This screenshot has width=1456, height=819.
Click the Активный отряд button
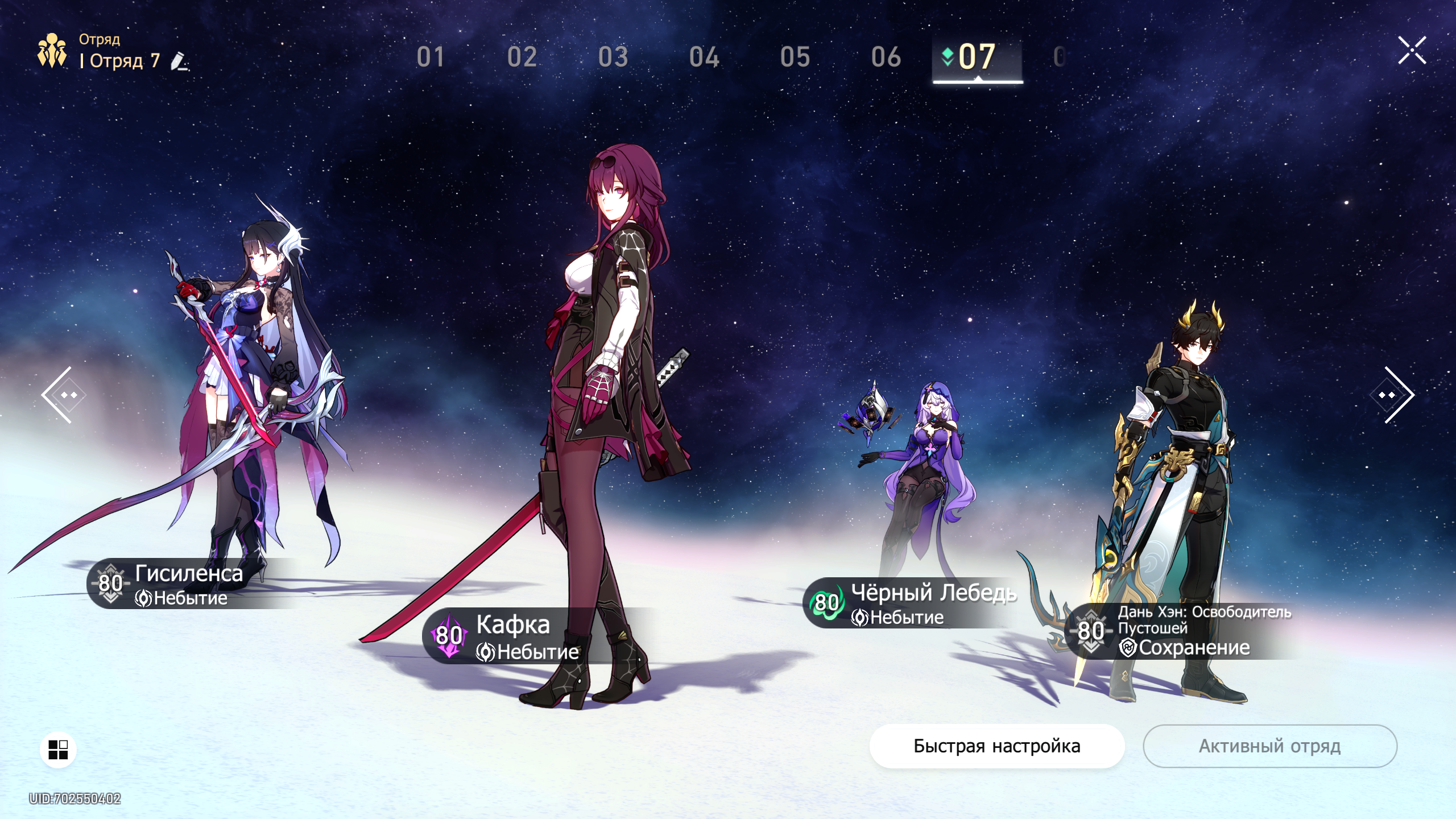pyautogui.click(x=1269, y=746)
